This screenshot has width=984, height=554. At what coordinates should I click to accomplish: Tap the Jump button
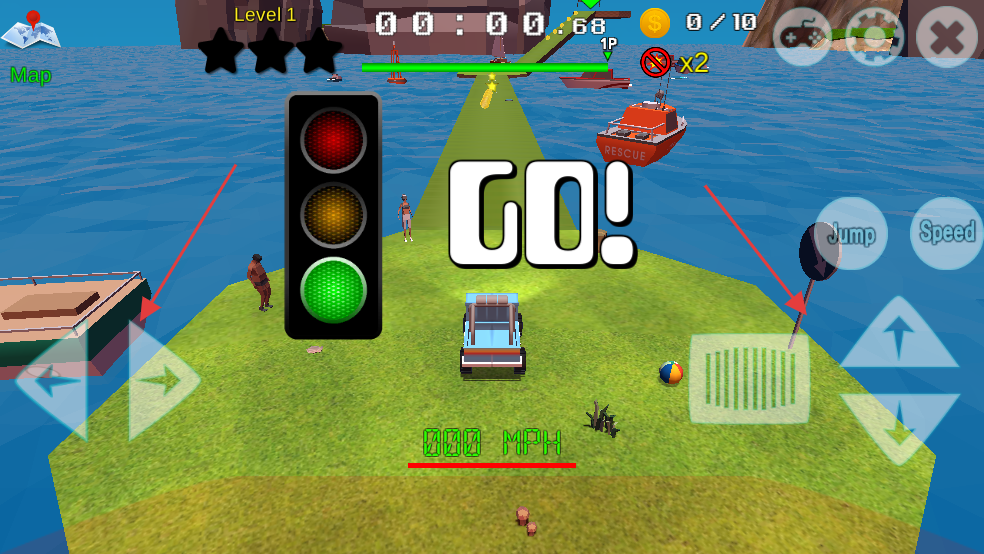tap(851, 234)
